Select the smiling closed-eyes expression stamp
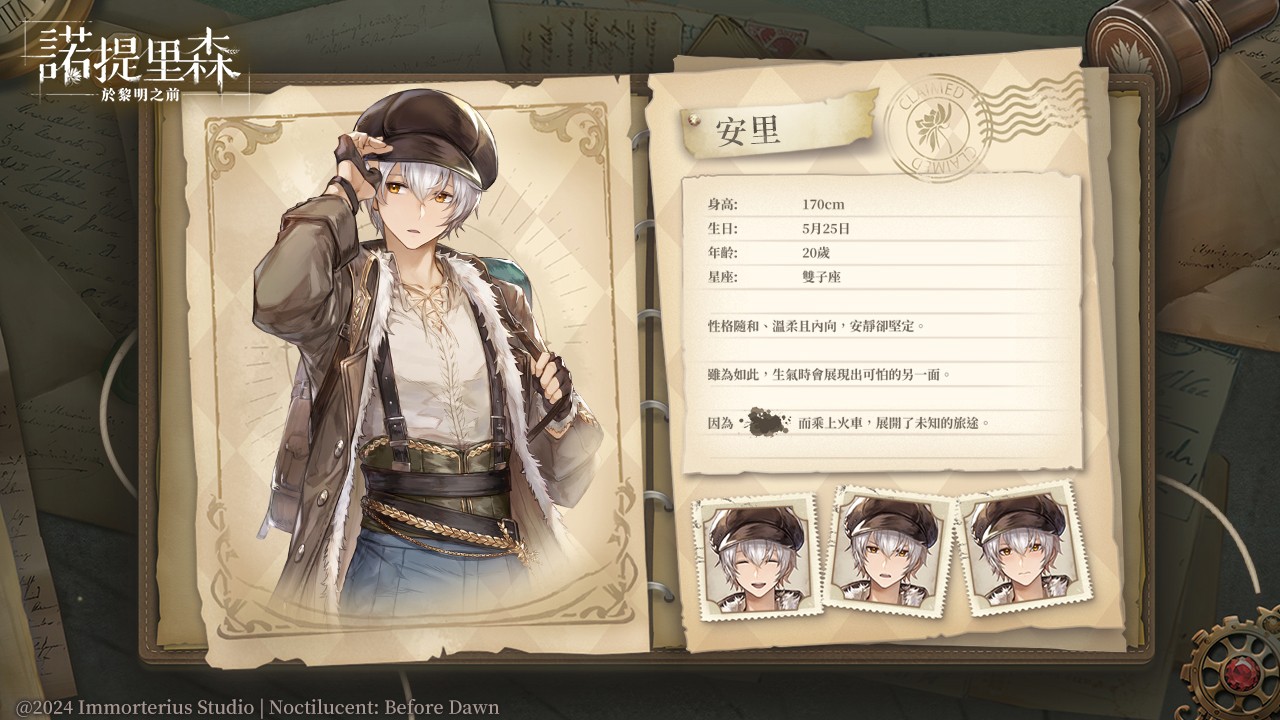This screenshot has height=720, width=1280. [x=756, y=557]
